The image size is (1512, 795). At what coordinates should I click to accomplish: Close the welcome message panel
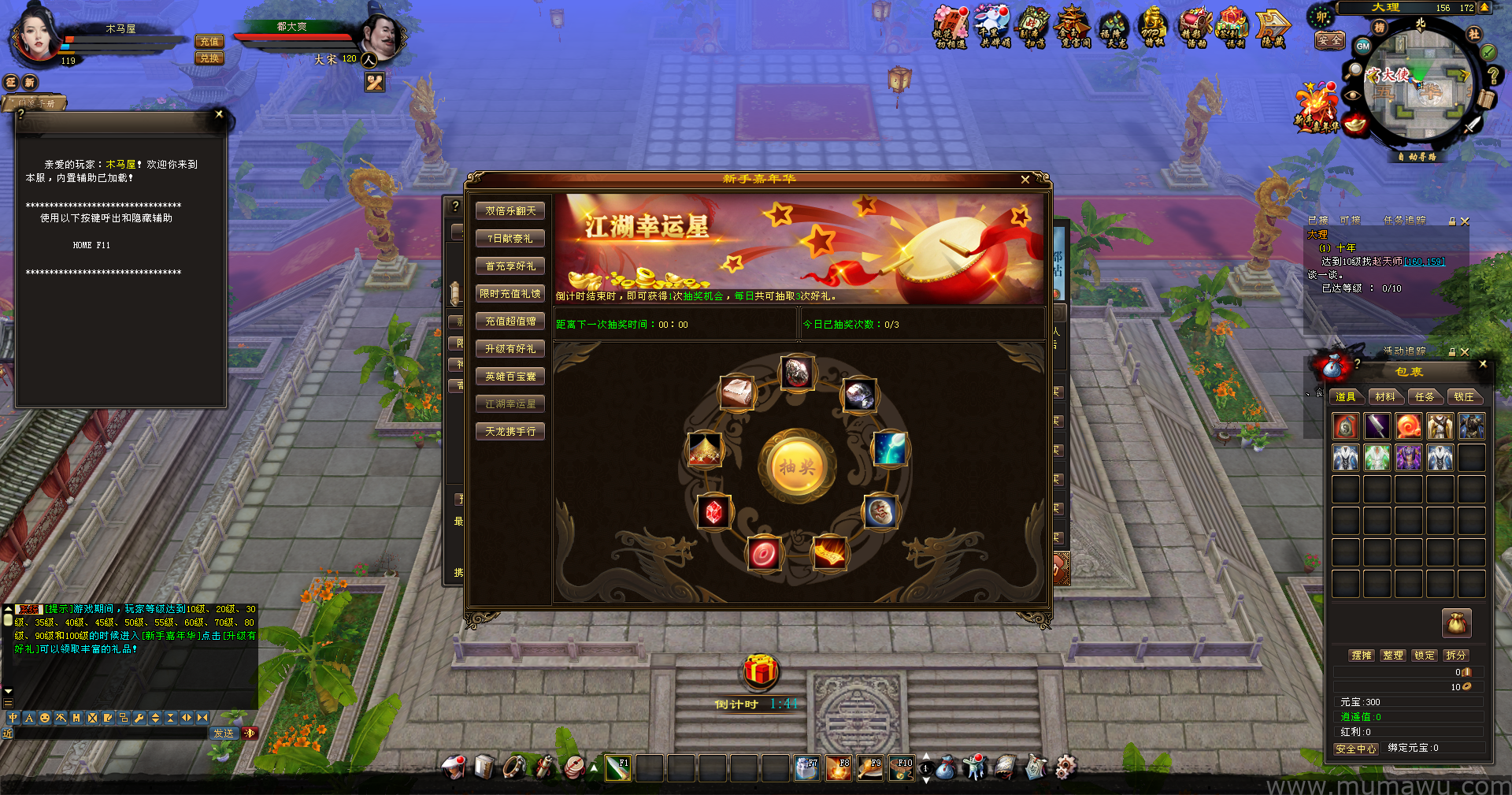point(219,114)
